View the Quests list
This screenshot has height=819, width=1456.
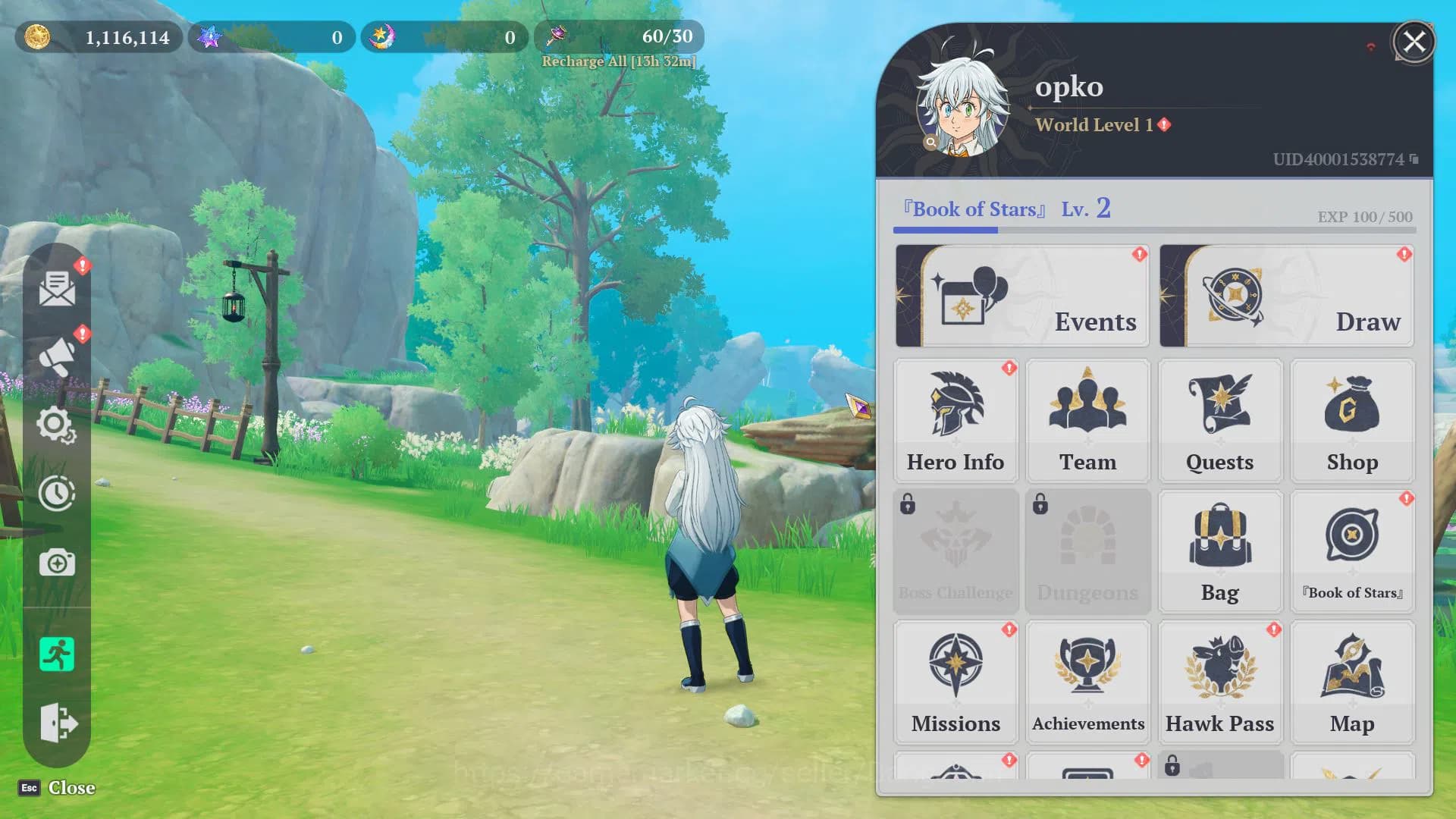point(1219,421)
